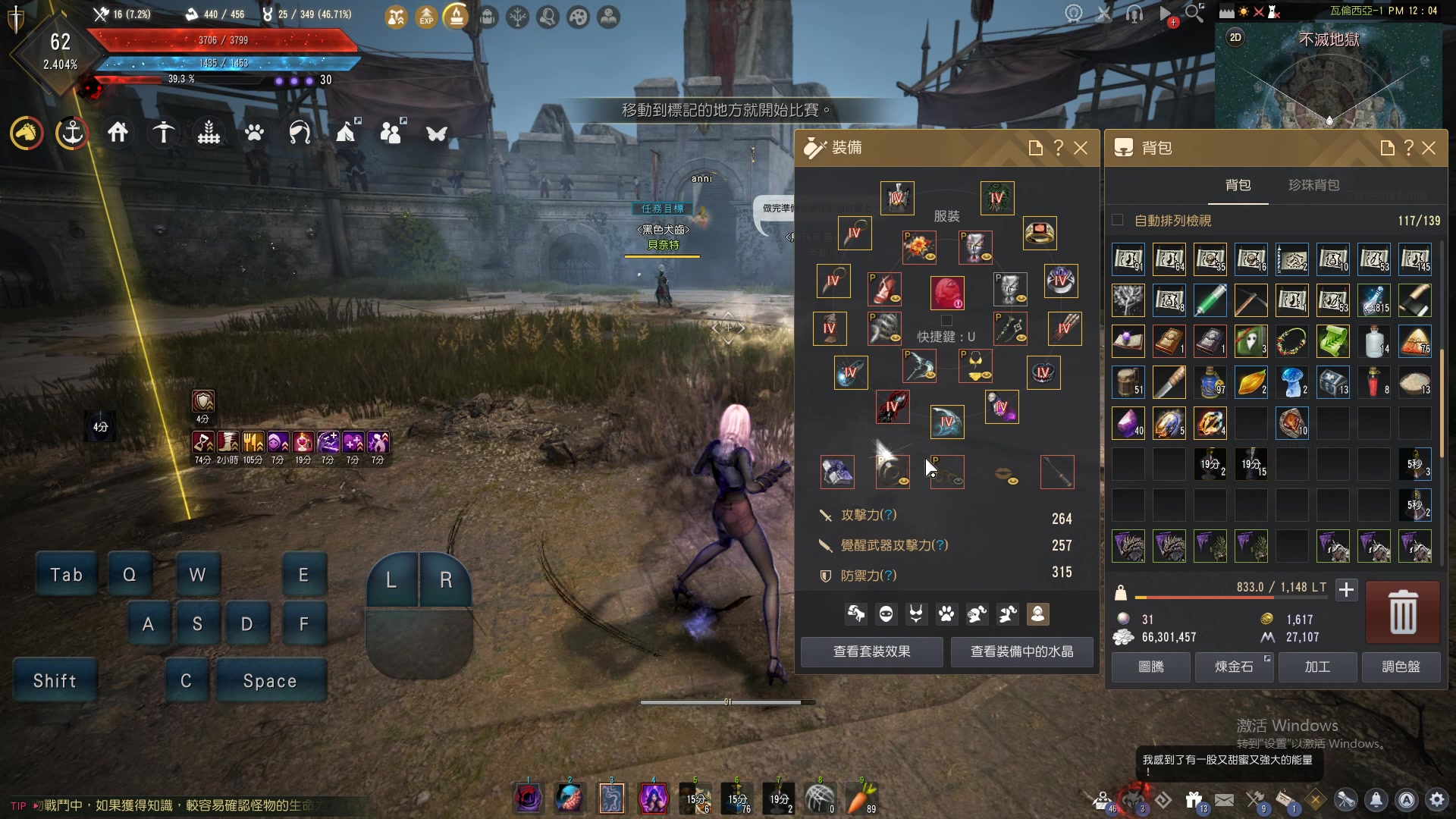Click the trash can delete icon
Viewport: 1456px width, 819px height.
point(1402,612)
